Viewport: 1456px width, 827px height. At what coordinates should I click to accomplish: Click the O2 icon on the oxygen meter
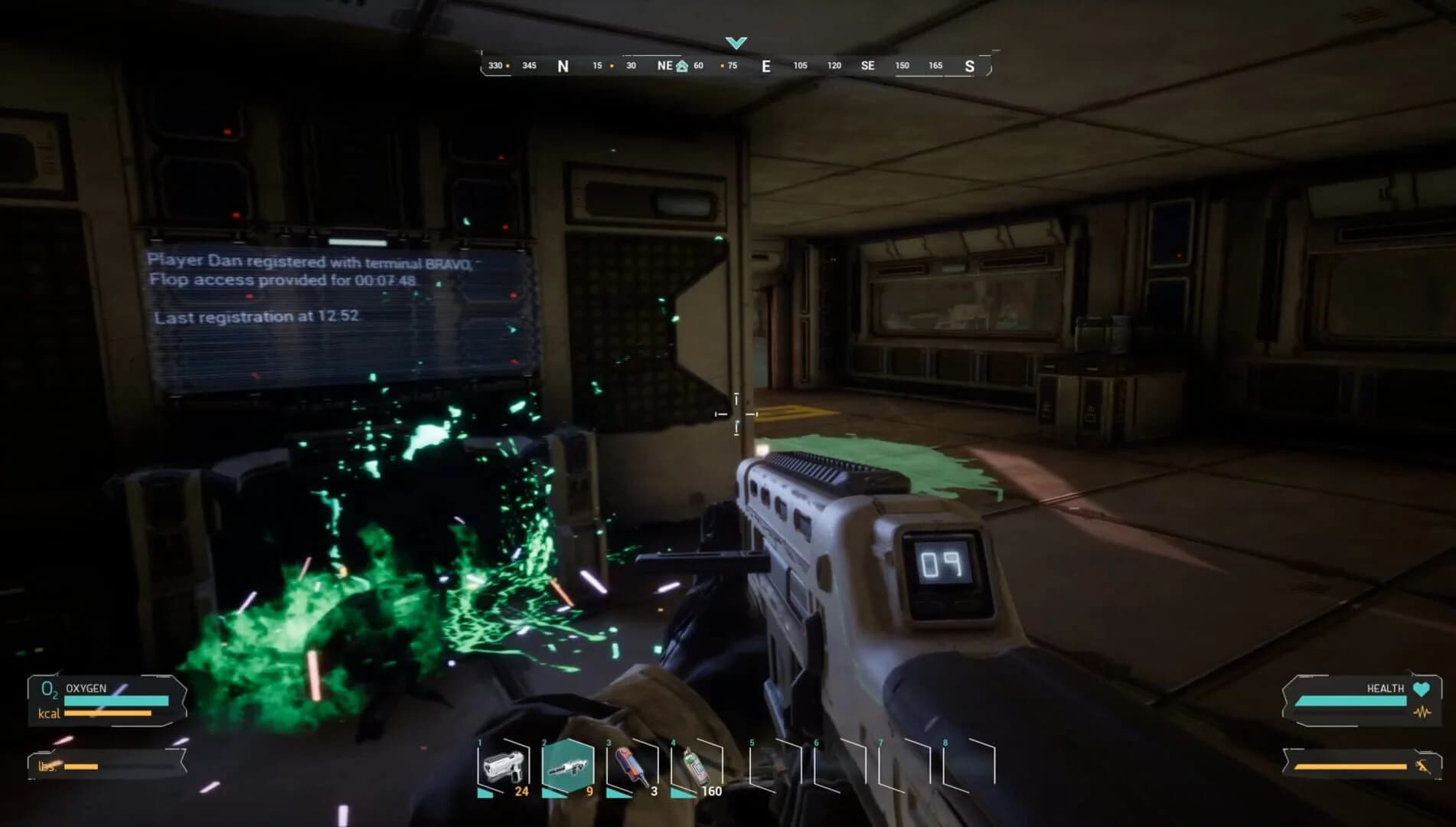[x=48, y=691]
